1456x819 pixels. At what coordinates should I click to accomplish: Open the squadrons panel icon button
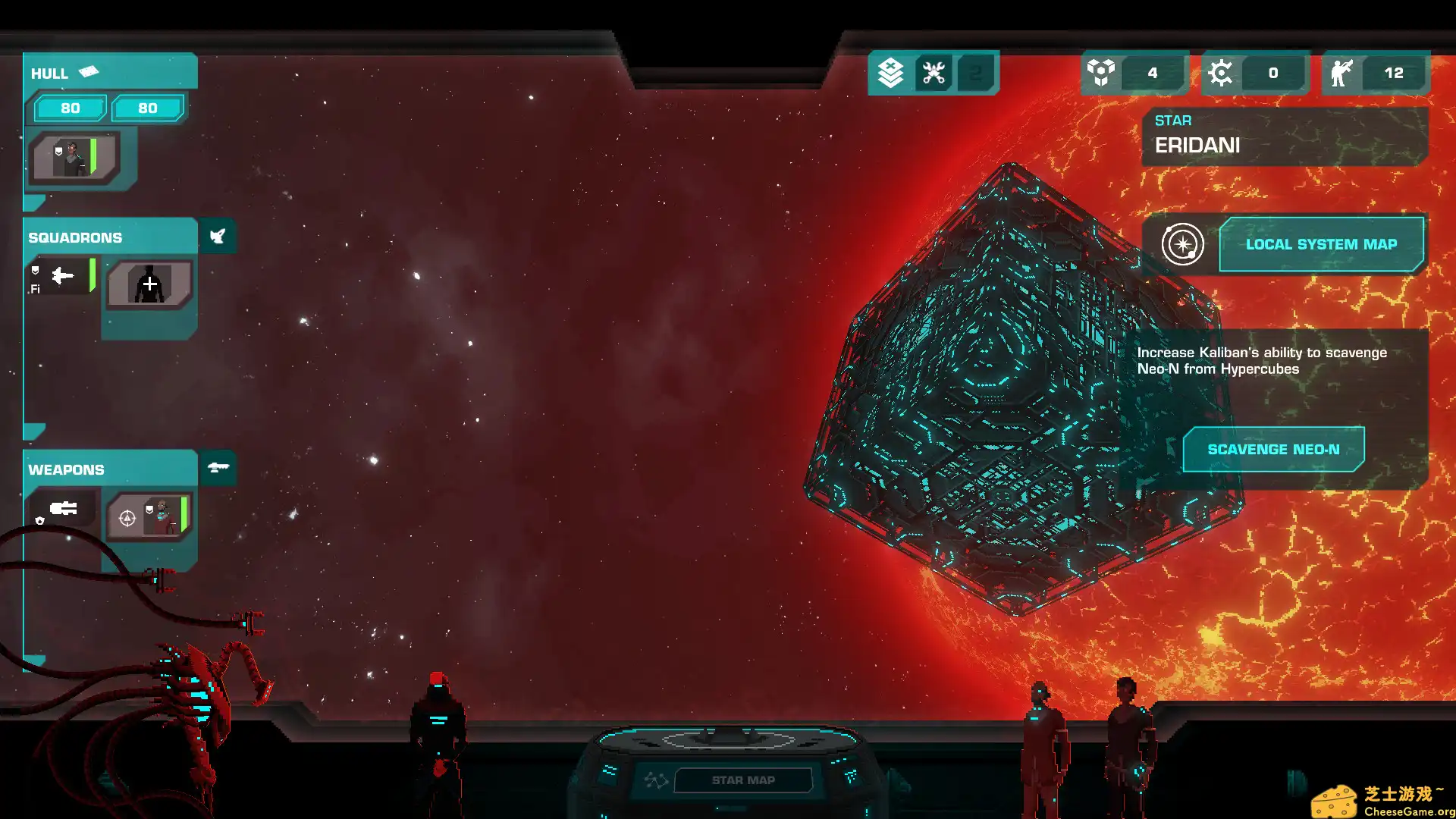(218, 237)
